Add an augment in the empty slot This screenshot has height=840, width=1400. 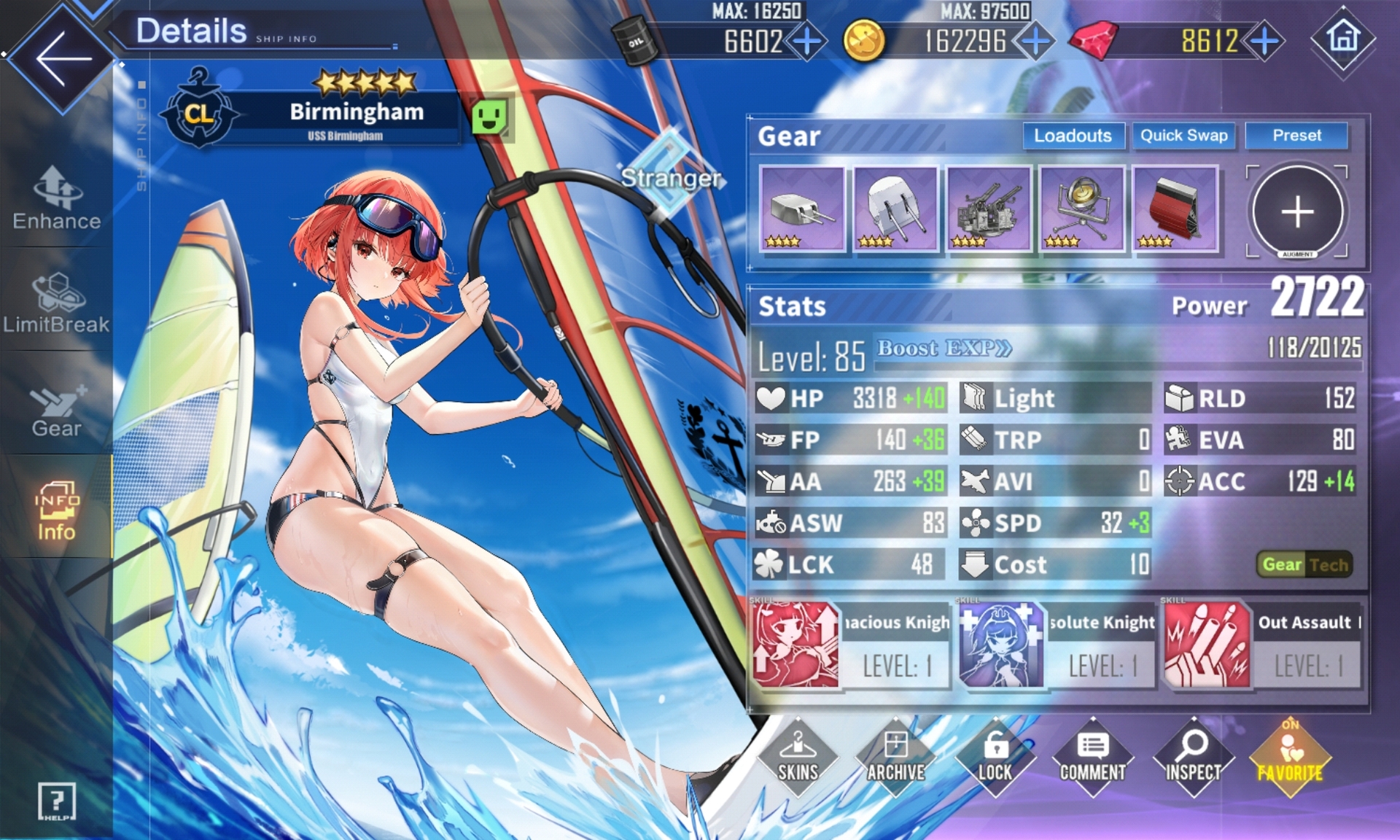1297,211
